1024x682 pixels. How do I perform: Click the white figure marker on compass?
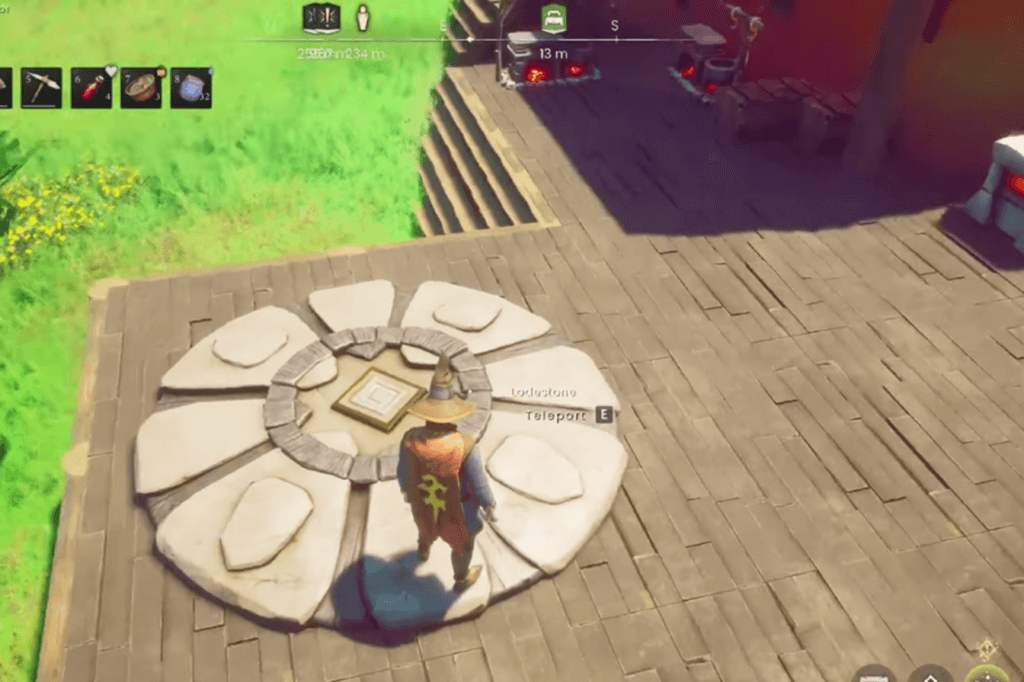(x=363, y=17)
